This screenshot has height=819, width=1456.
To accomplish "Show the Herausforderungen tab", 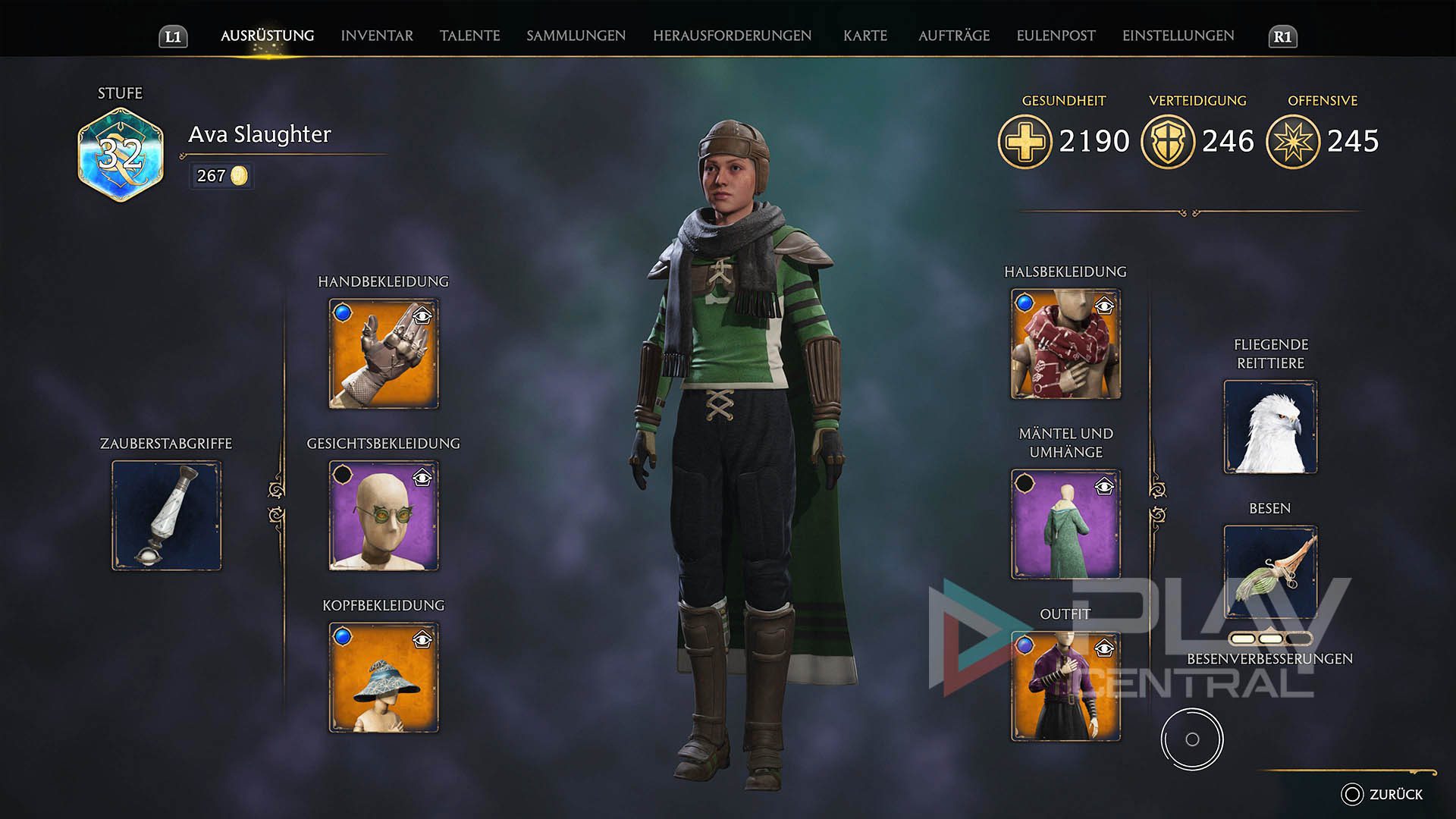I will click(x=732, y=36).
